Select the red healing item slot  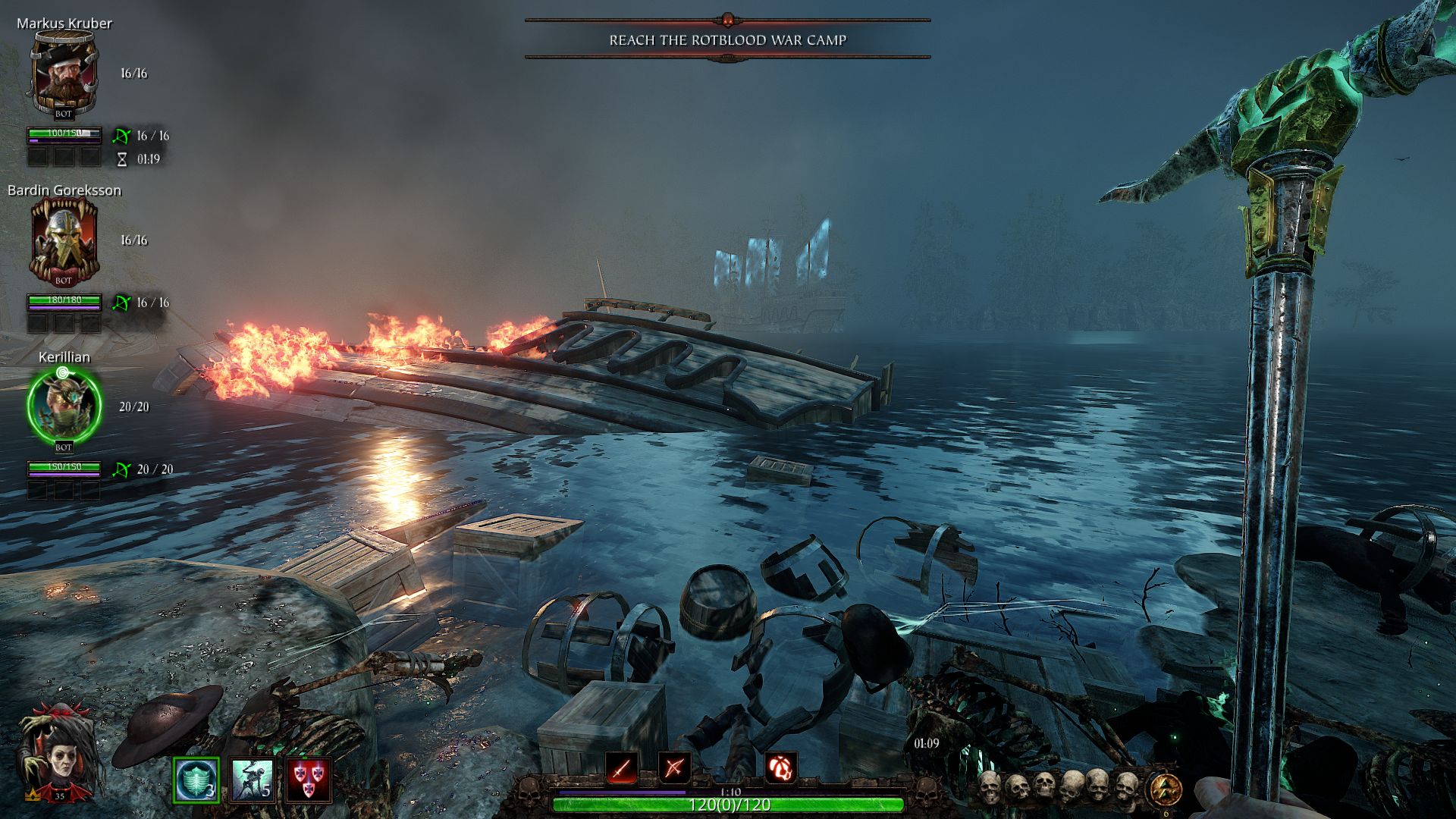pos(780,769)
